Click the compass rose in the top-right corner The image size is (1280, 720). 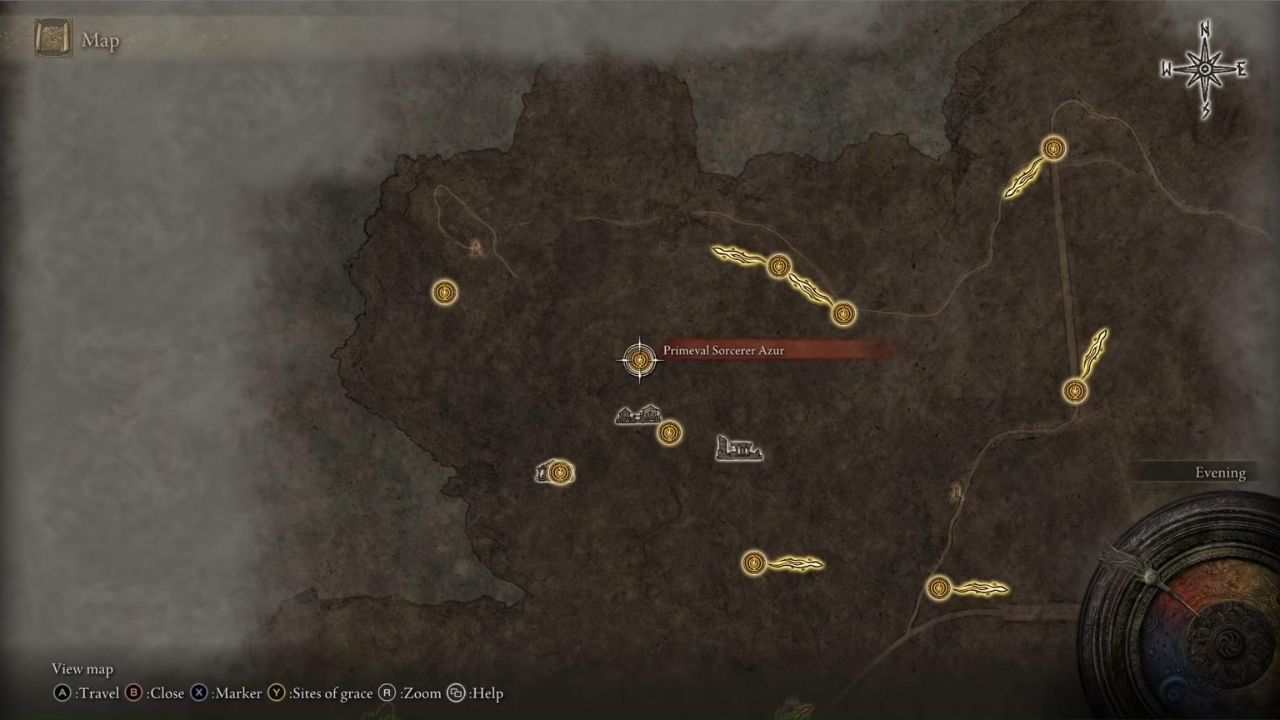click(1203, 68)
